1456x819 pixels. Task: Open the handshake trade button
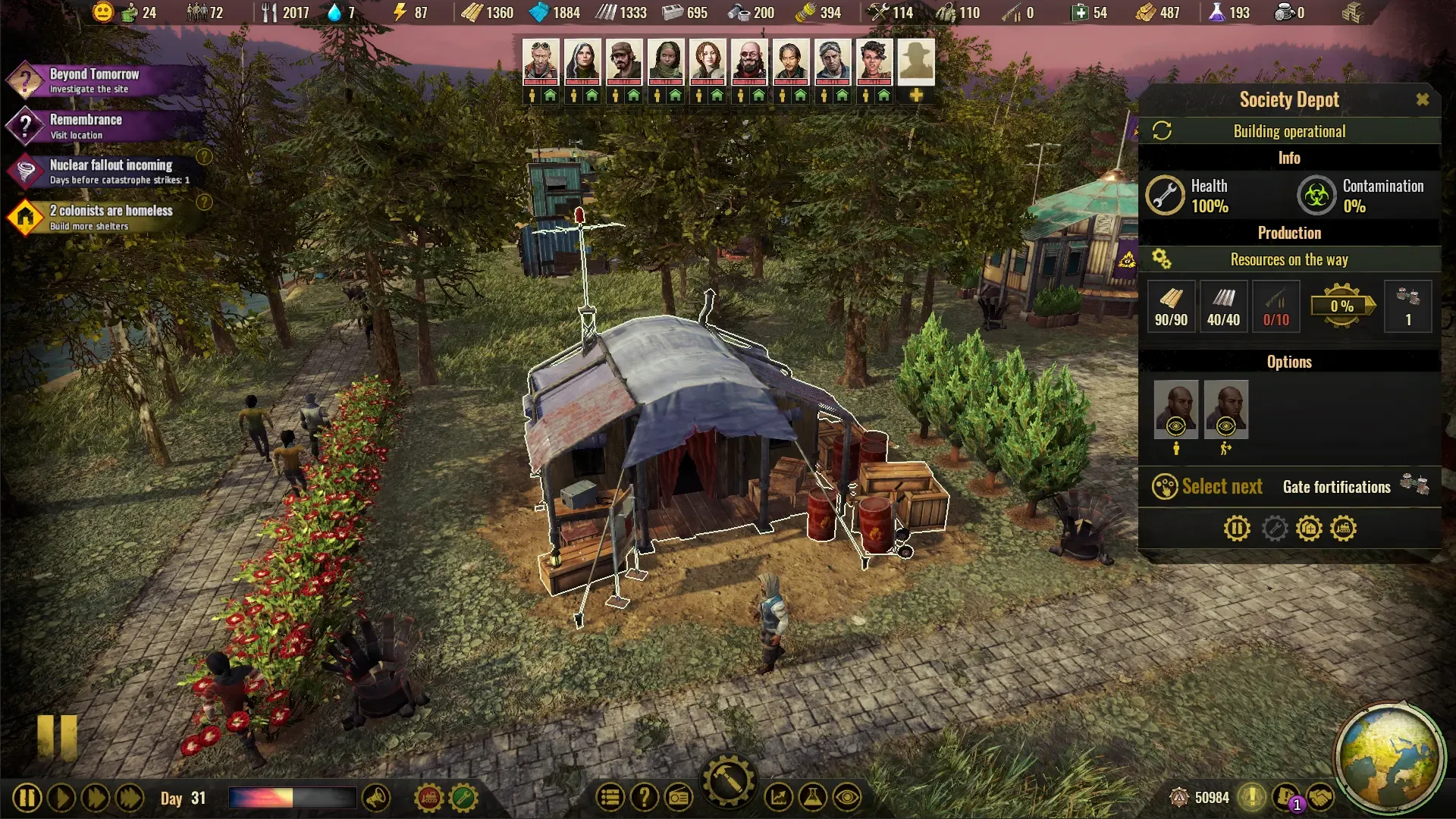1320,798
